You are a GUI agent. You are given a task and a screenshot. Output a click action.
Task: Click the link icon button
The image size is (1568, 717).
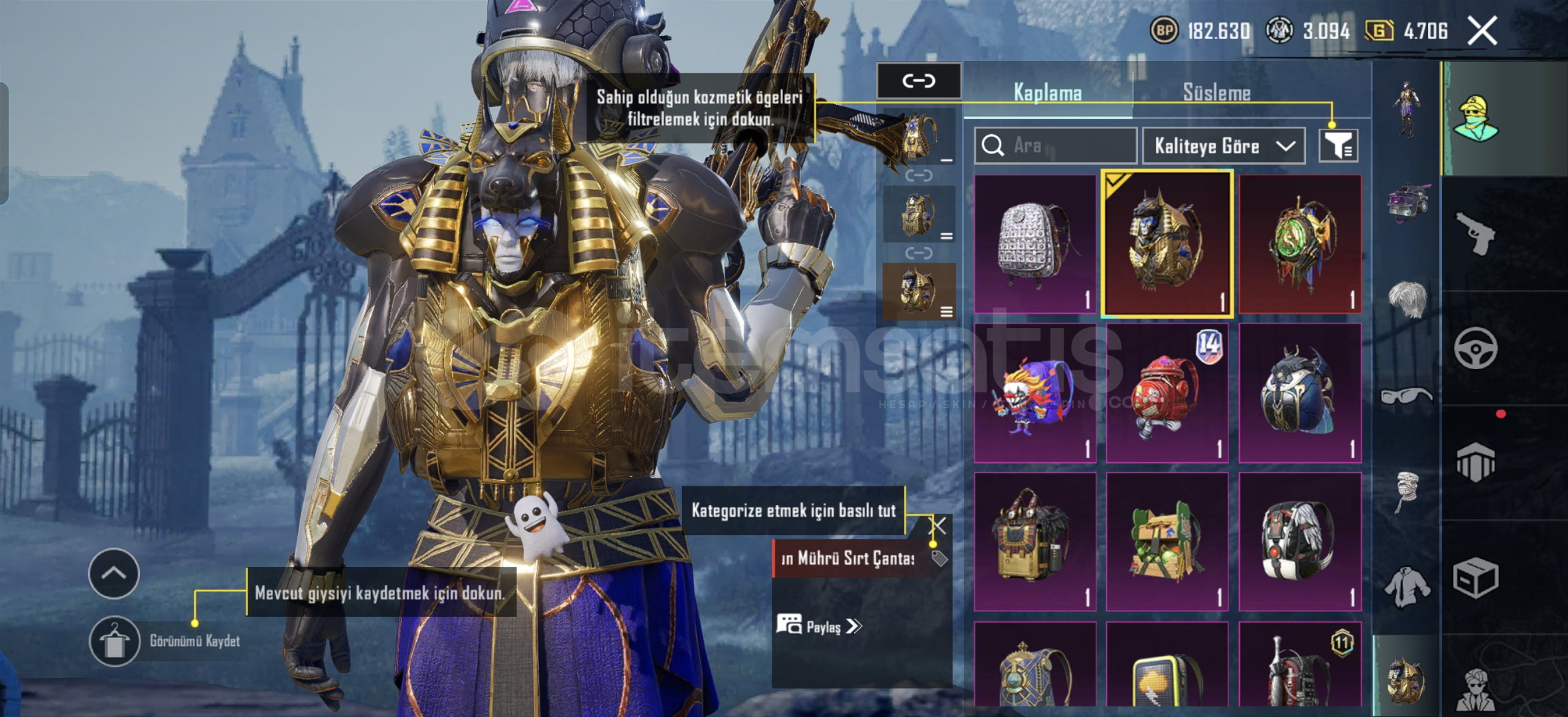919,81
